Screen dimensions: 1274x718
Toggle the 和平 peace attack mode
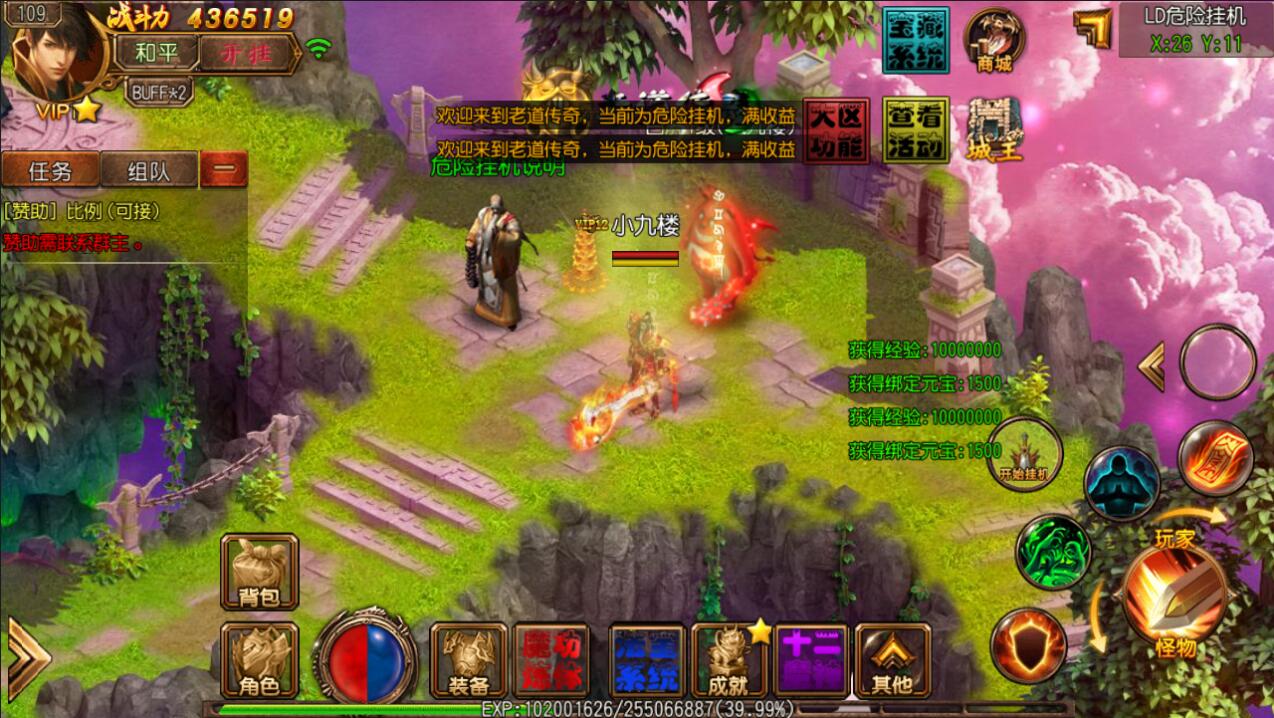(x=154, y=52)
